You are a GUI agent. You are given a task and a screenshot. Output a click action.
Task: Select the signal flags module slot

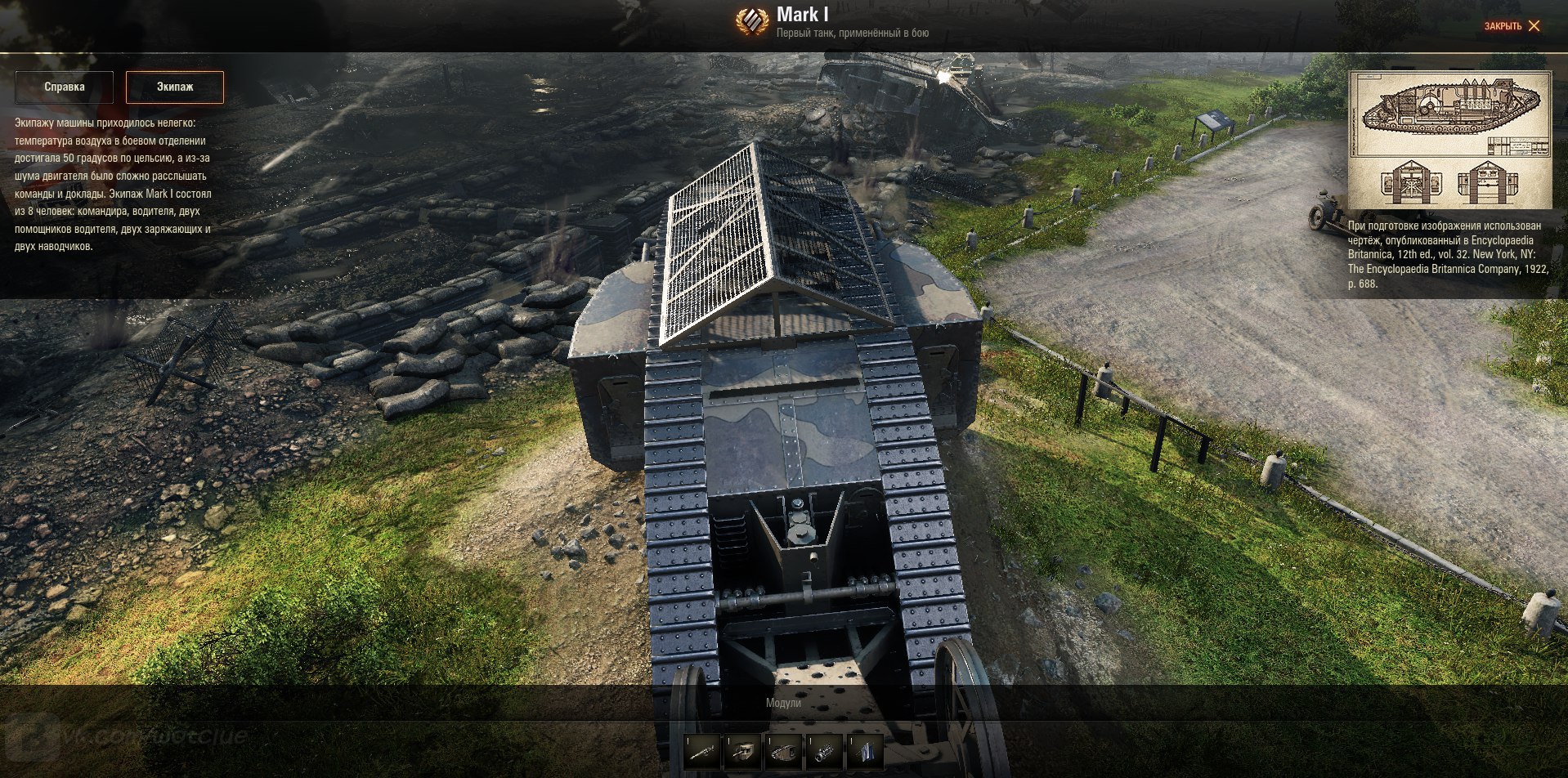[x=865, y=750]
